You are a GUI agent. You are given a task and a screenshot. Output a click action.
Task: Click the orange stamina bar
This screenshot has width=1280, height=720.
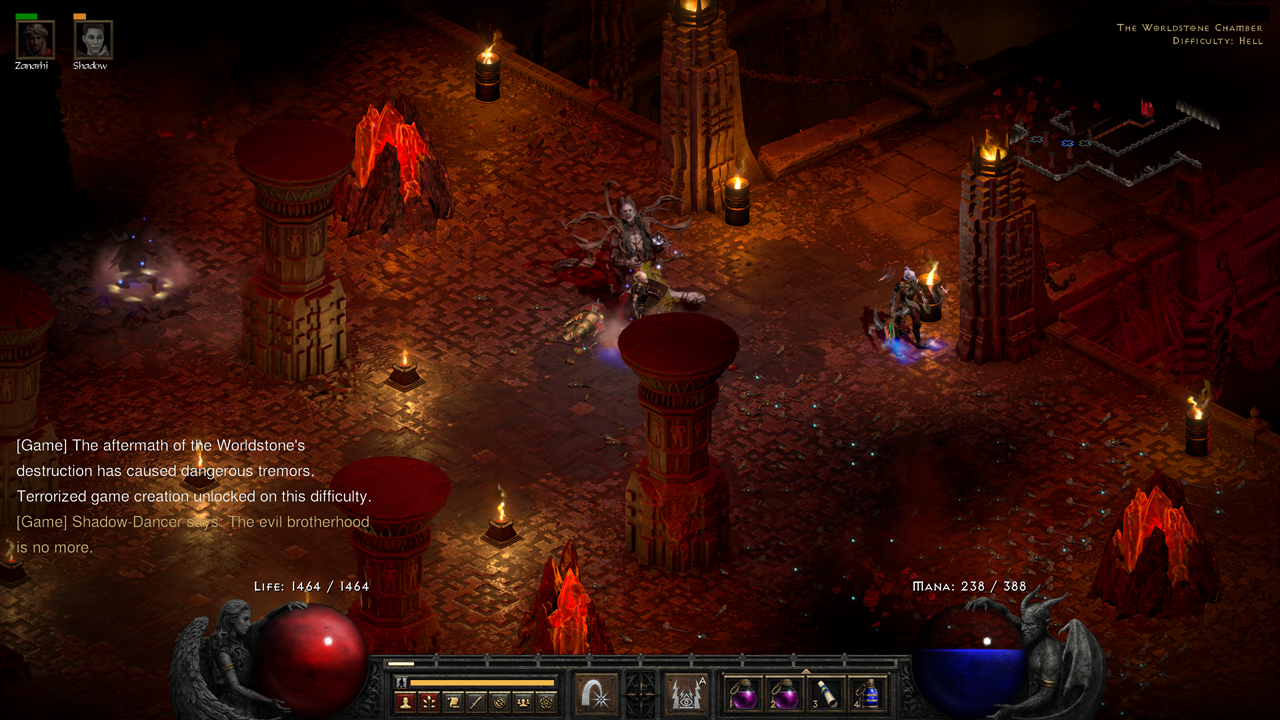(480, 682)
